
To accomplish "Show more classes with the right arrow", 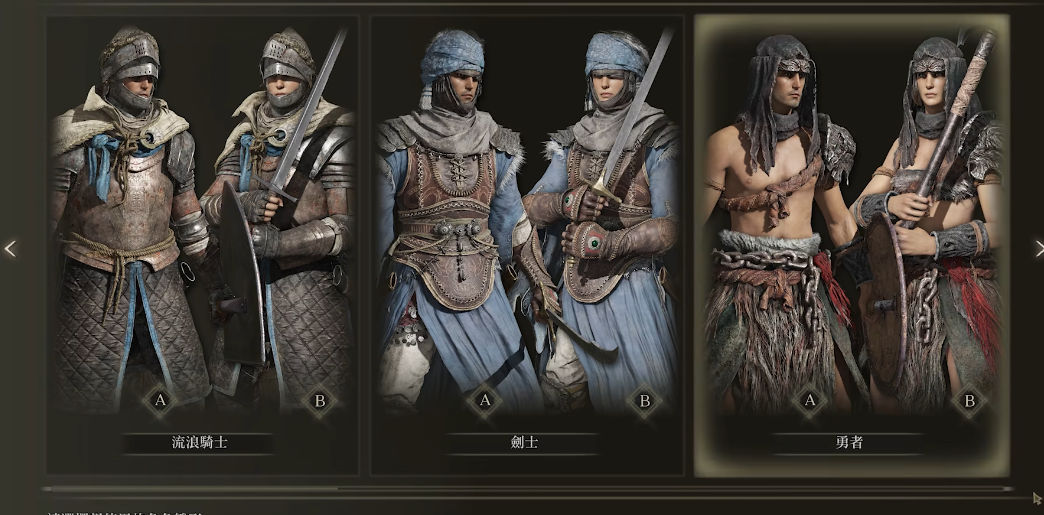I will click(x=1037, y=248).
